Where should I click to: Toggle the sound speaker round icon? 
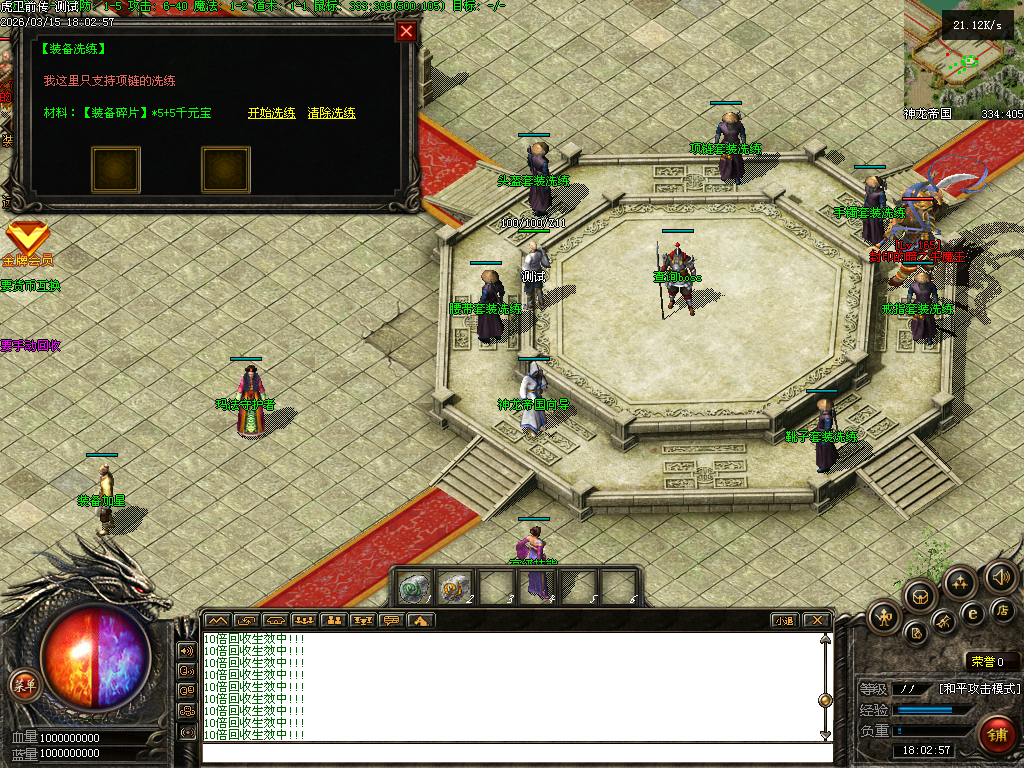click(x=1000, y=577)
